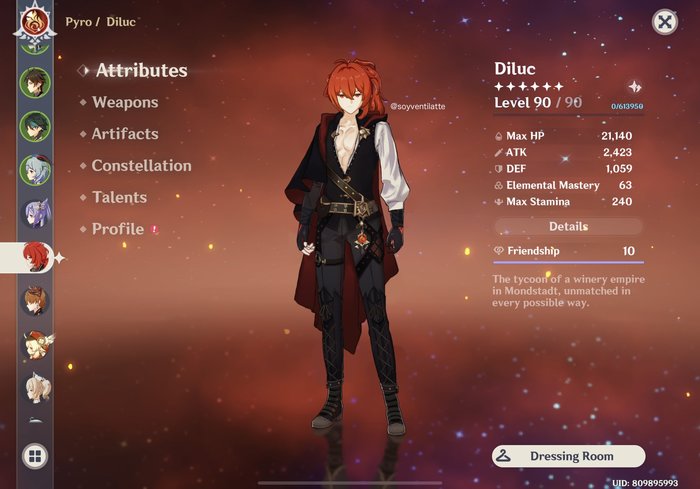This screenshot has height=489, width=700.
Task: Go to the Talents section
Action: (x=119, y=198)
